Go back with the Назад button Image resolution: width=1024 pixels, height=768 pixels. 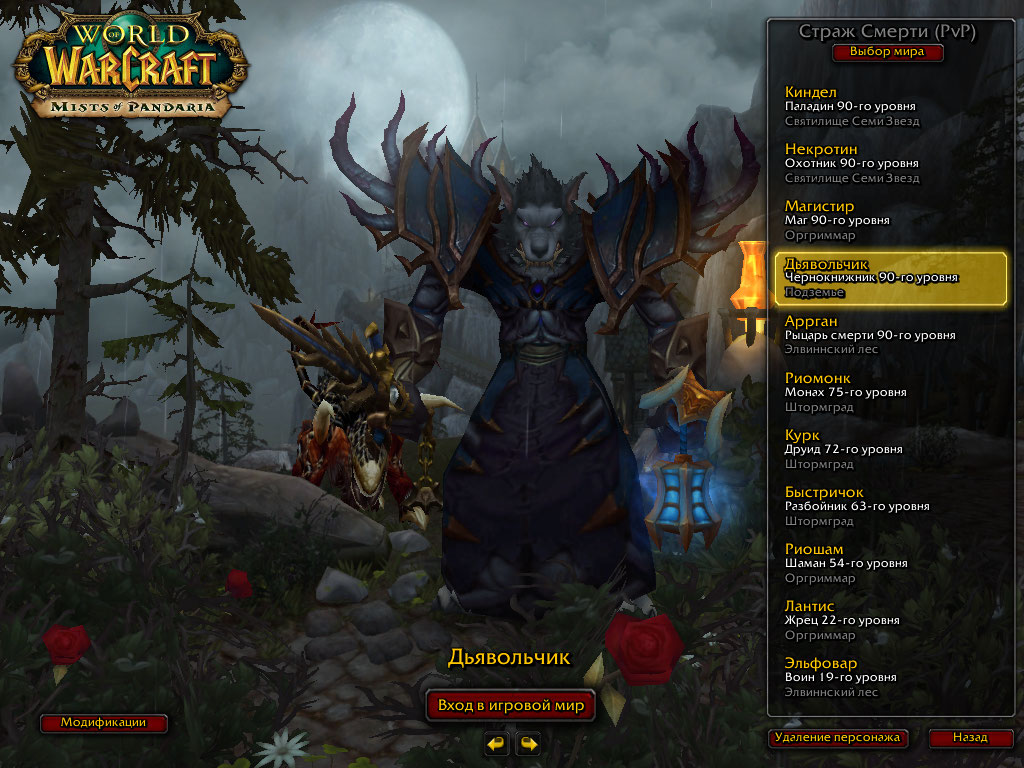click(969, 738)
